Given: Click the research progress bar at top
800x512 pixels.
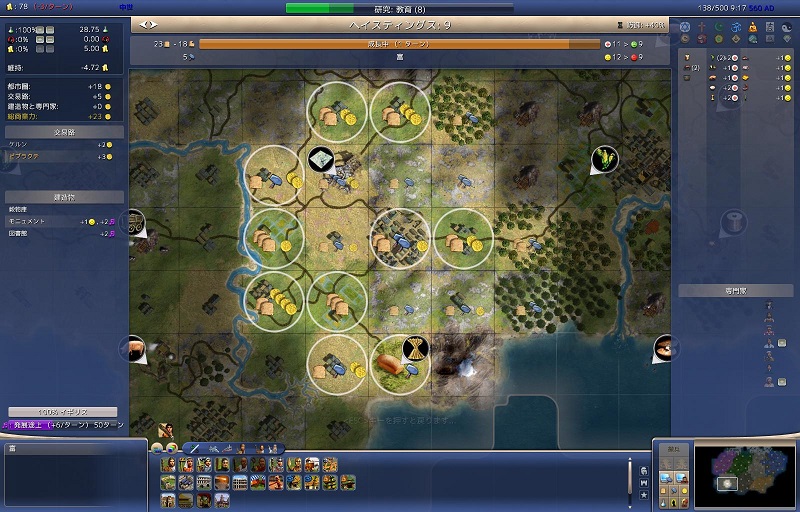Looking at the screenshot, I should click(x=400, y=8).
